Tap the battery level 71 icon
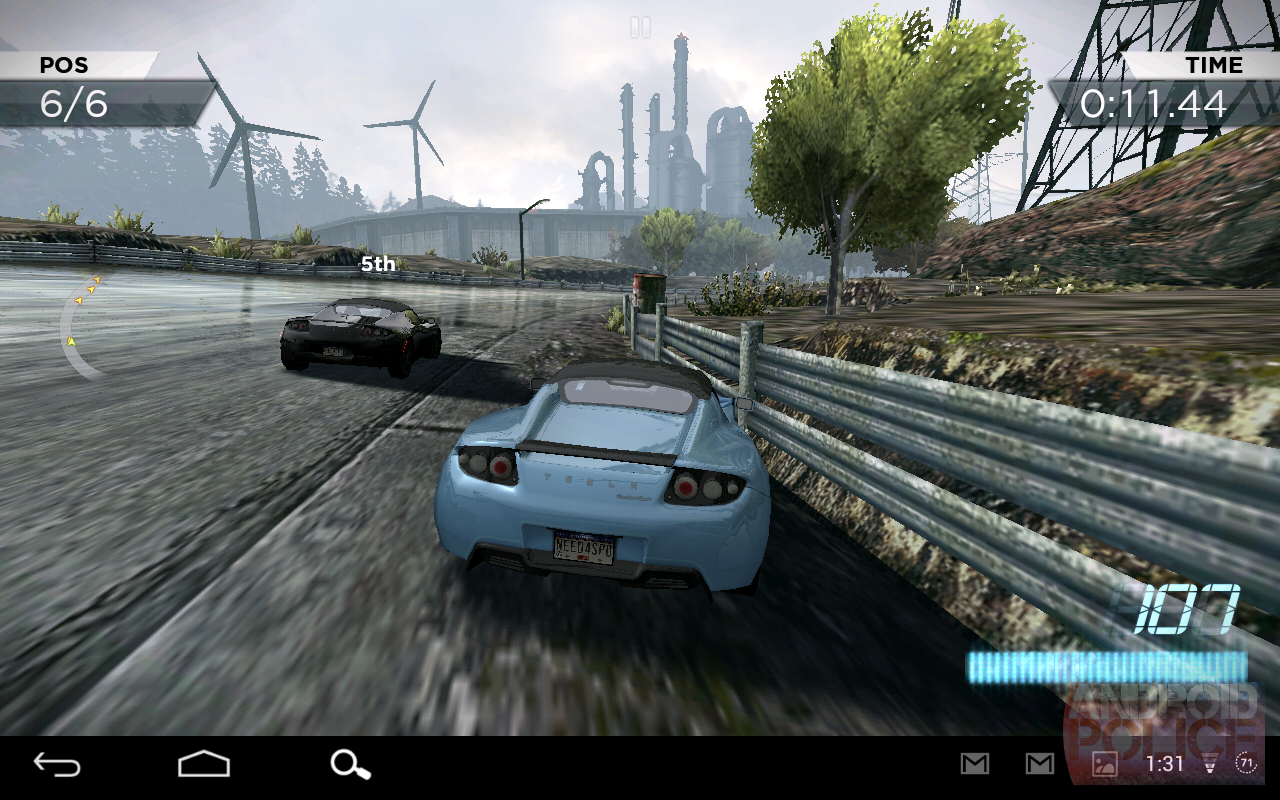 1247,765
